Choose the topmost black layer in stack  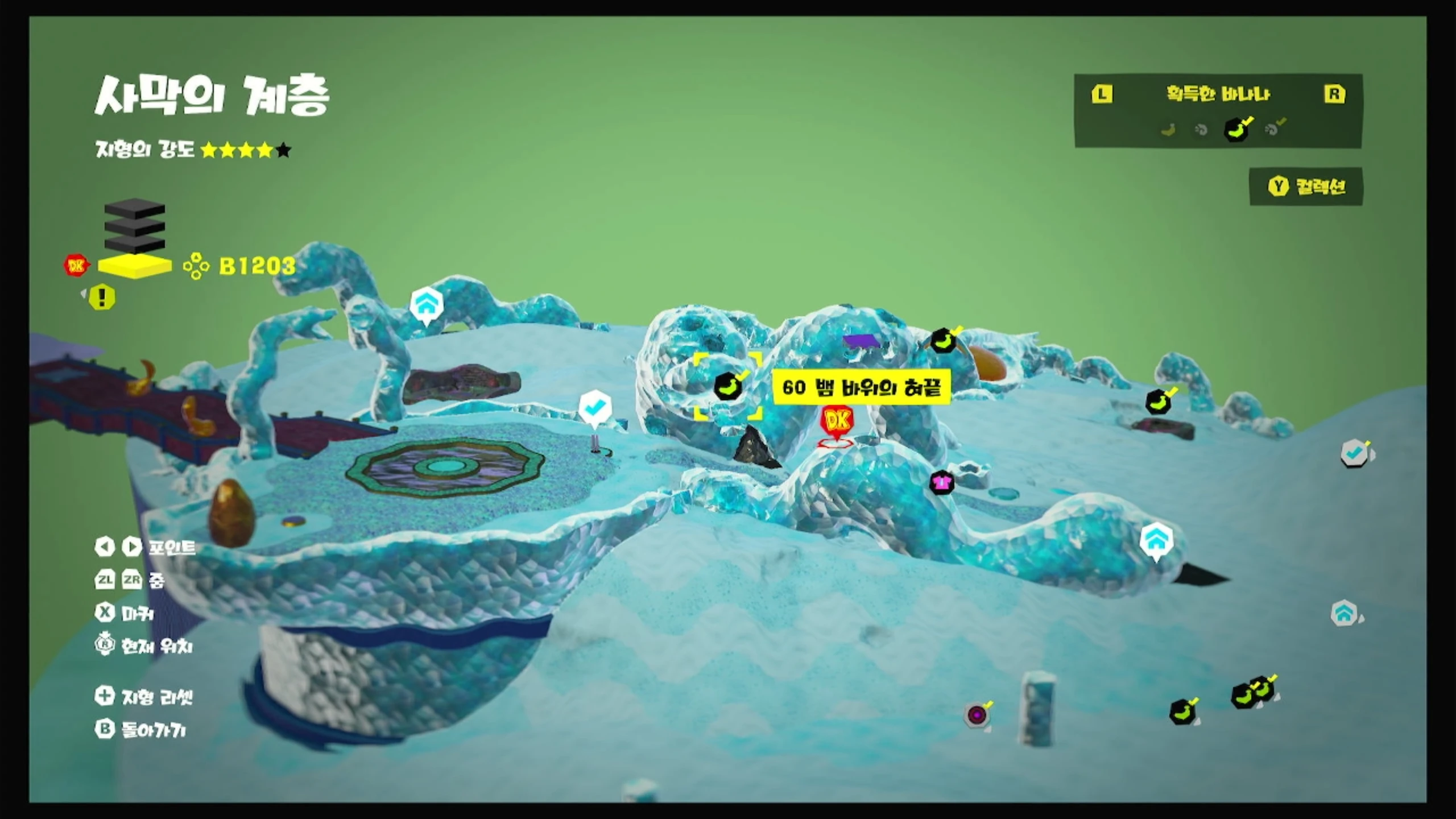tap(135, 208)
